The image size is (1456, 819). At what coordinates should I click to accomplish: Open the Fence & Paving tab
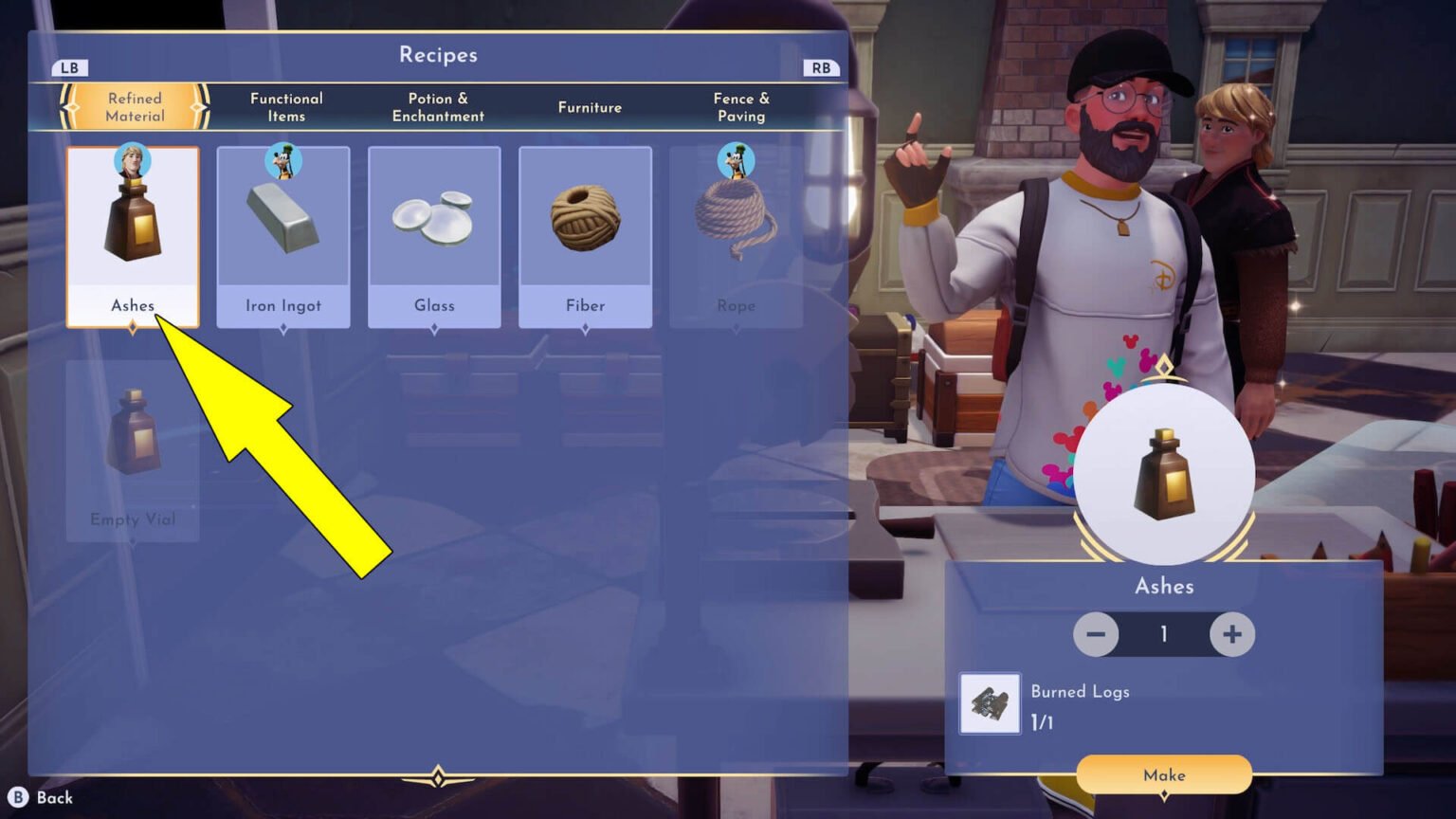[x=741, y=107]
